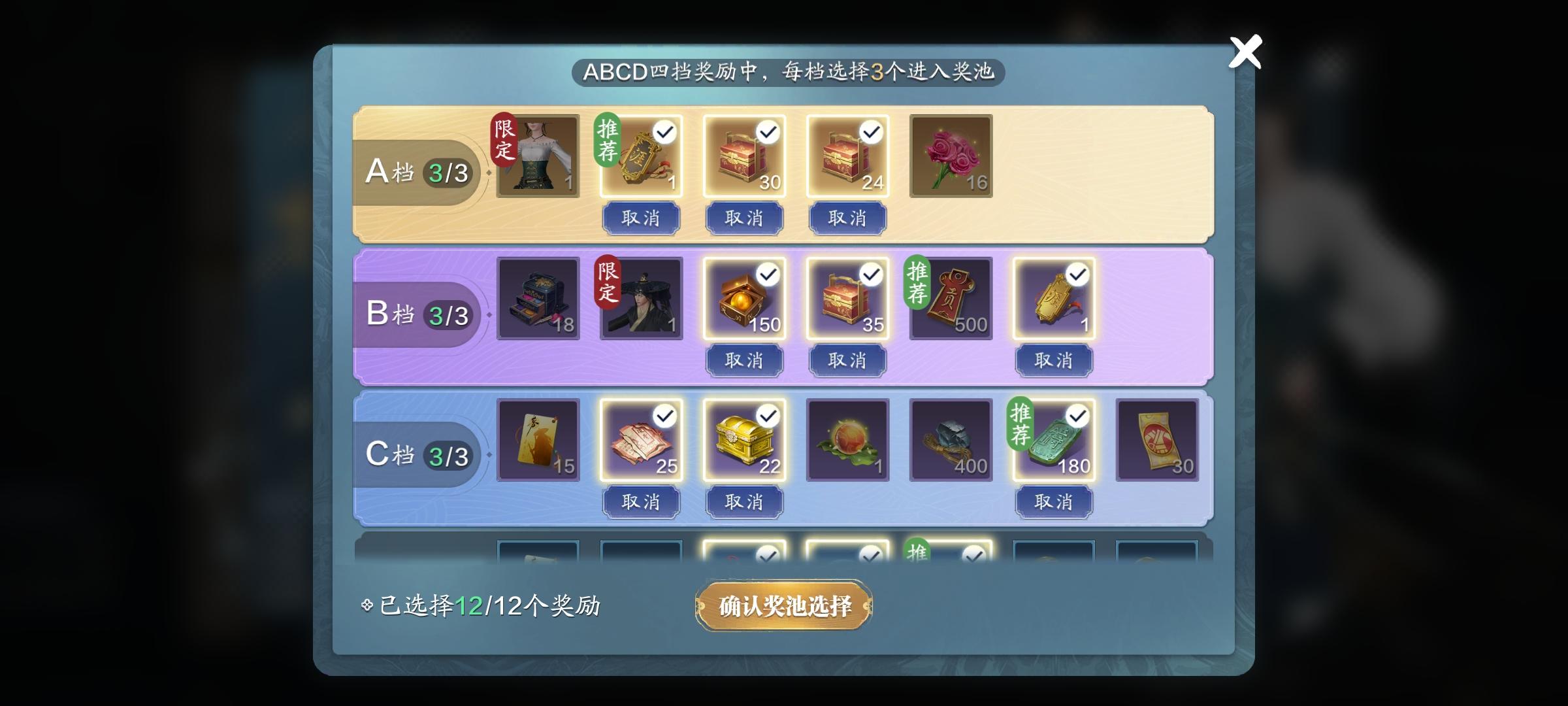The image size is (1568, 706).
Task: Select the ore bundle item (400) in tier C
Action: tap(951, 440)
